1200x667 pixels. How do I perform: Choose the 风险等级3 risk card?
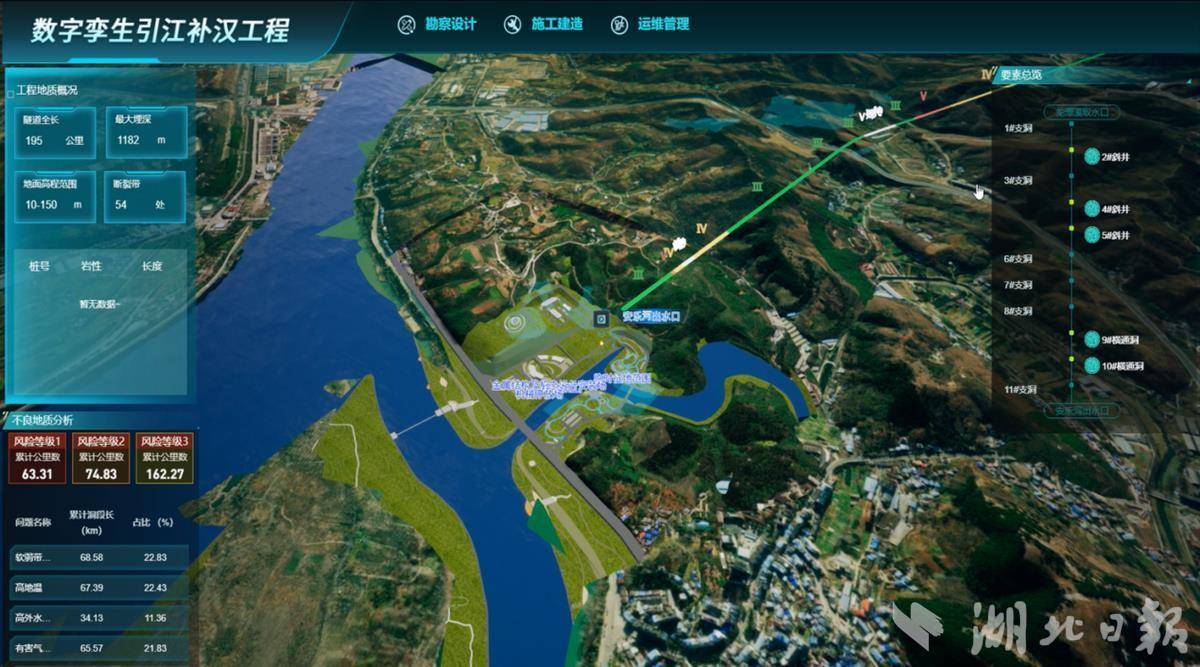coord(163,457)
